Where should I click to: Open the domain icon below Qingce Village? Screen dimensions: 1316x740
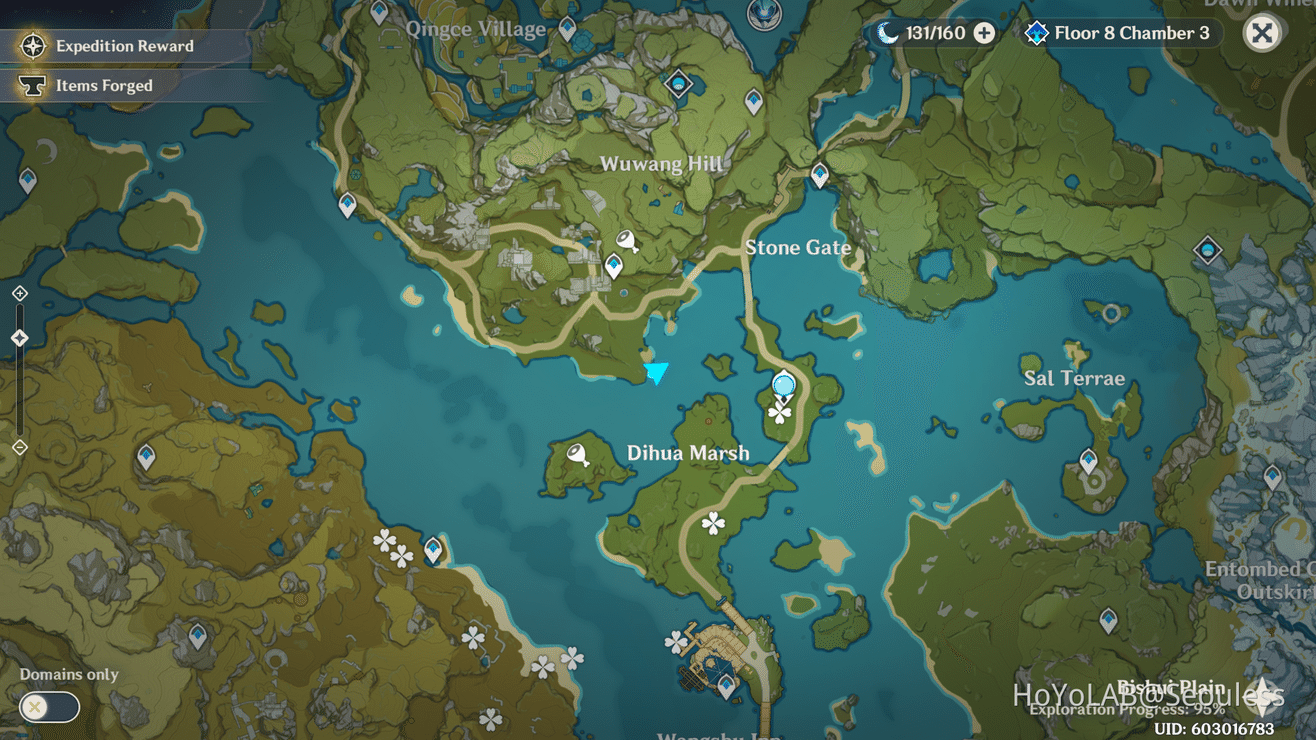679,84
